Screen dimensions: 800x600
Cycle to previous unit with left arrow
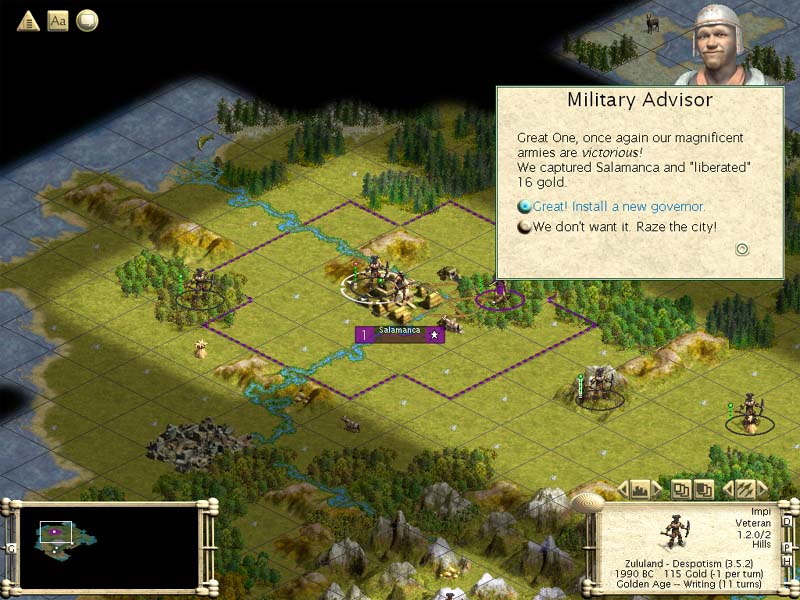pyautogui.click(x=728, y=489)
